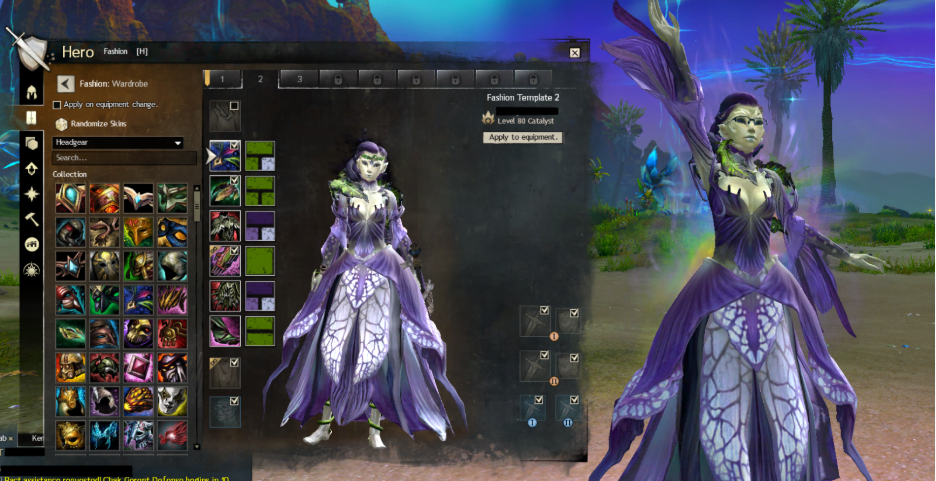Select the equipped headgear skin slot
This screenshot has height=481, width=936.
point(223,155)
